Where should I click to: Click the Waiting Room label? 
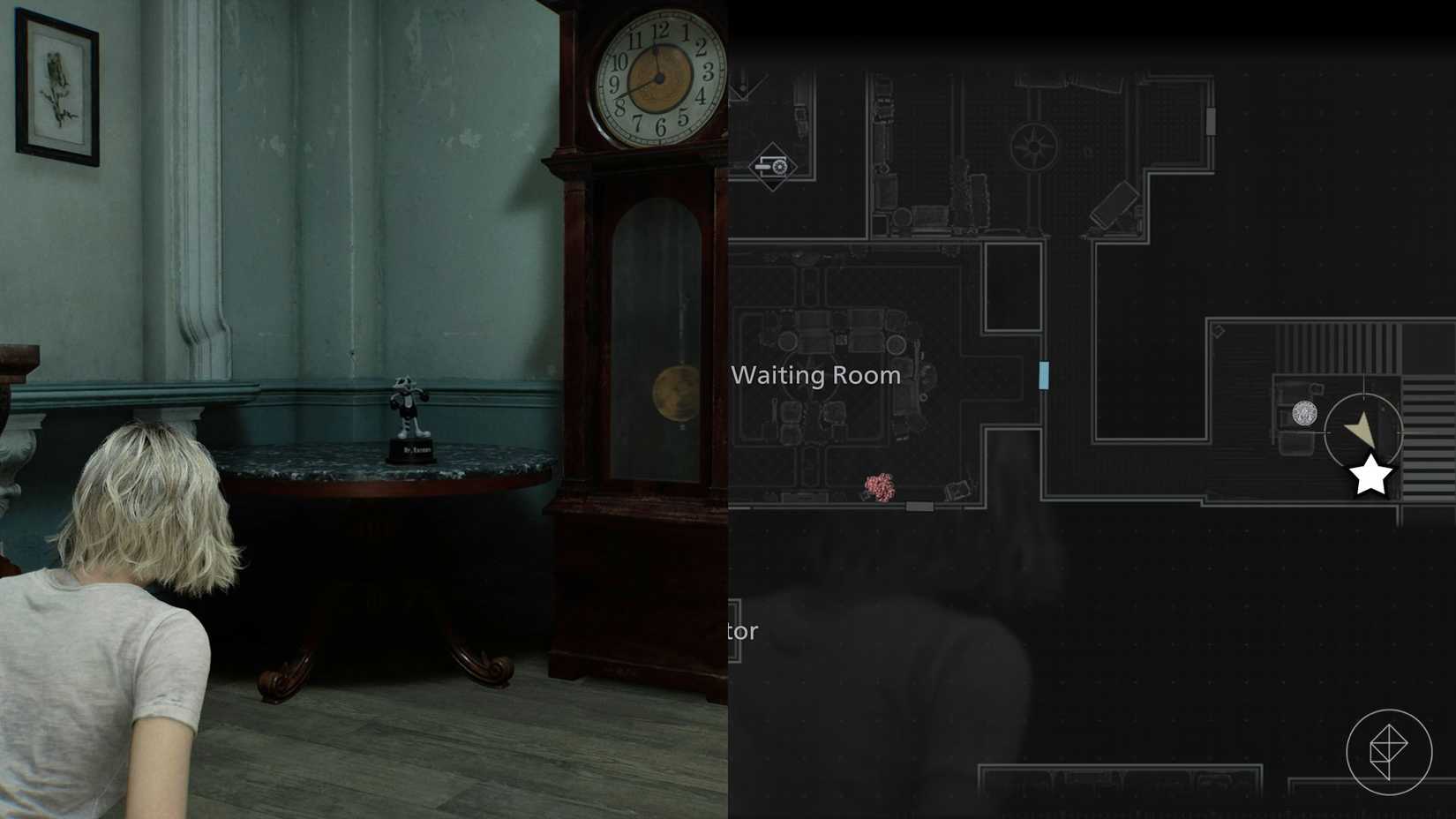[x=814, y=375]
